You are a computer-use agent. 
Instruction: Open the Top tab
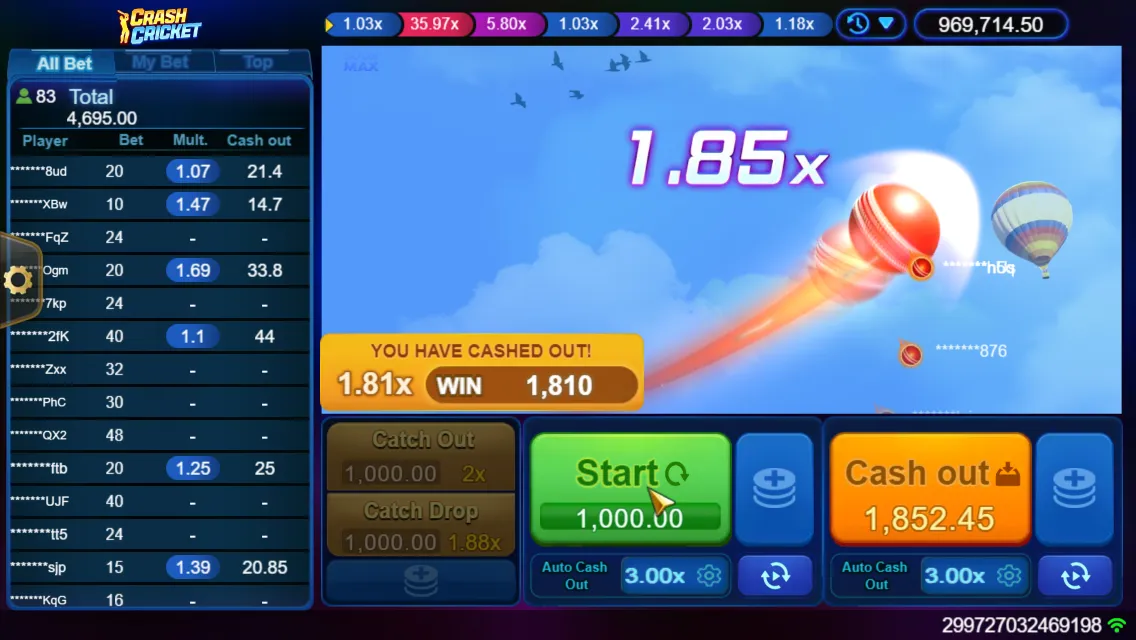tap(258, 62)
